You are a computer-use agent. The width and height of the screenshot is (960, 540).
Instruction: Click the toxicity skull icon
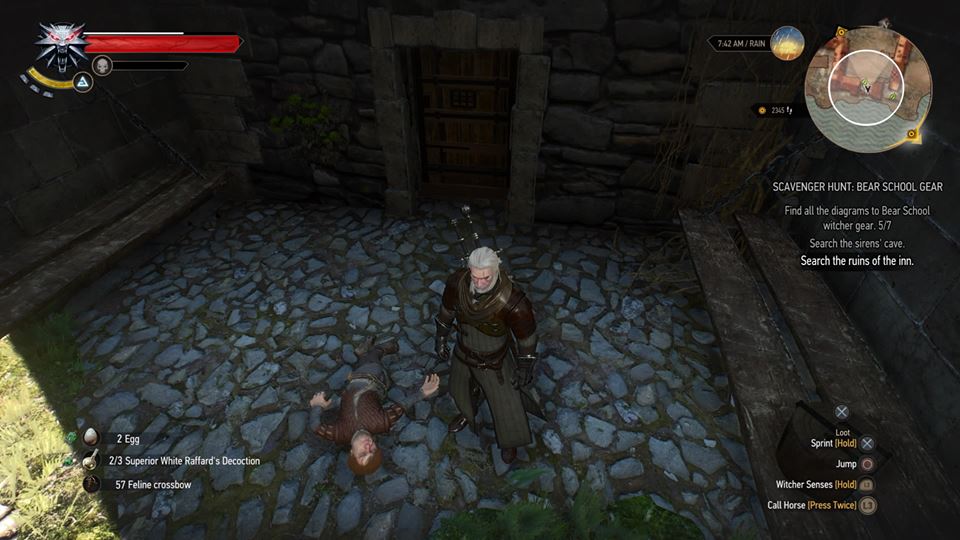(101, 66)
